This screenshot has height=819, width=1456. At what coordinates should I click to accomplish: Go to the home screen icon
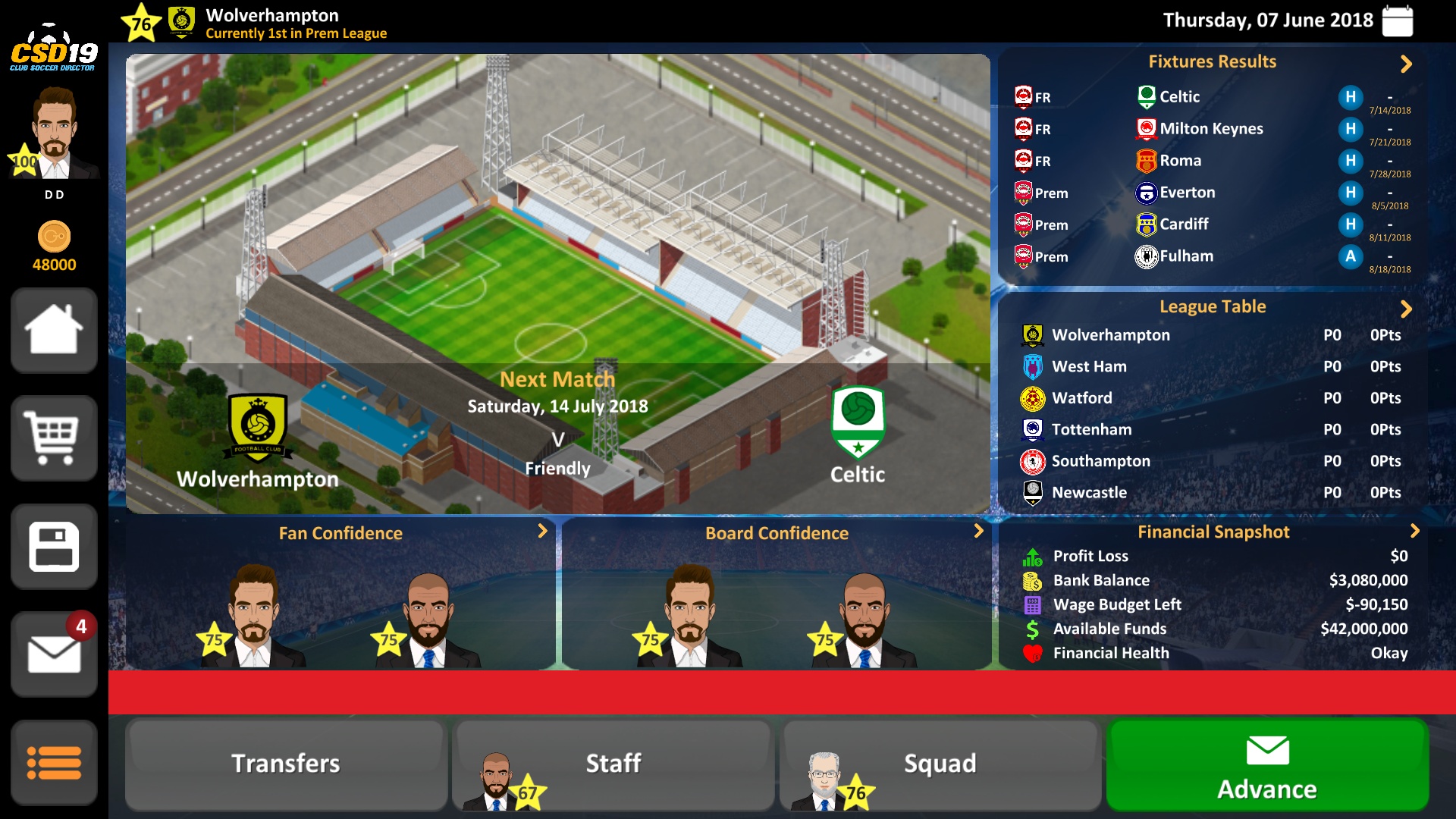pos(54,330)
